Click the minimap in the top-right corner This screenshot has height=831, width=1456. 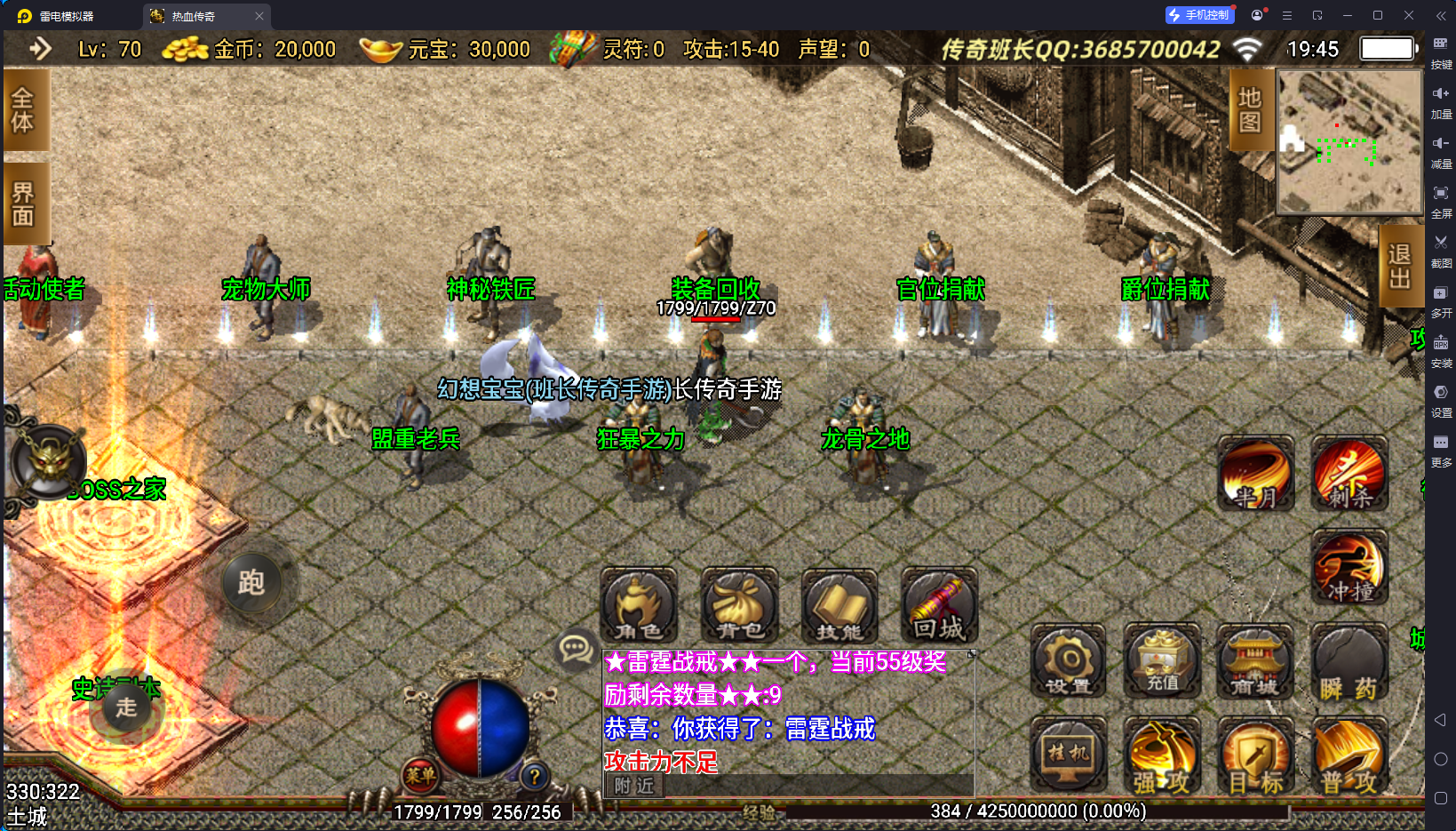coord(1348,142)
